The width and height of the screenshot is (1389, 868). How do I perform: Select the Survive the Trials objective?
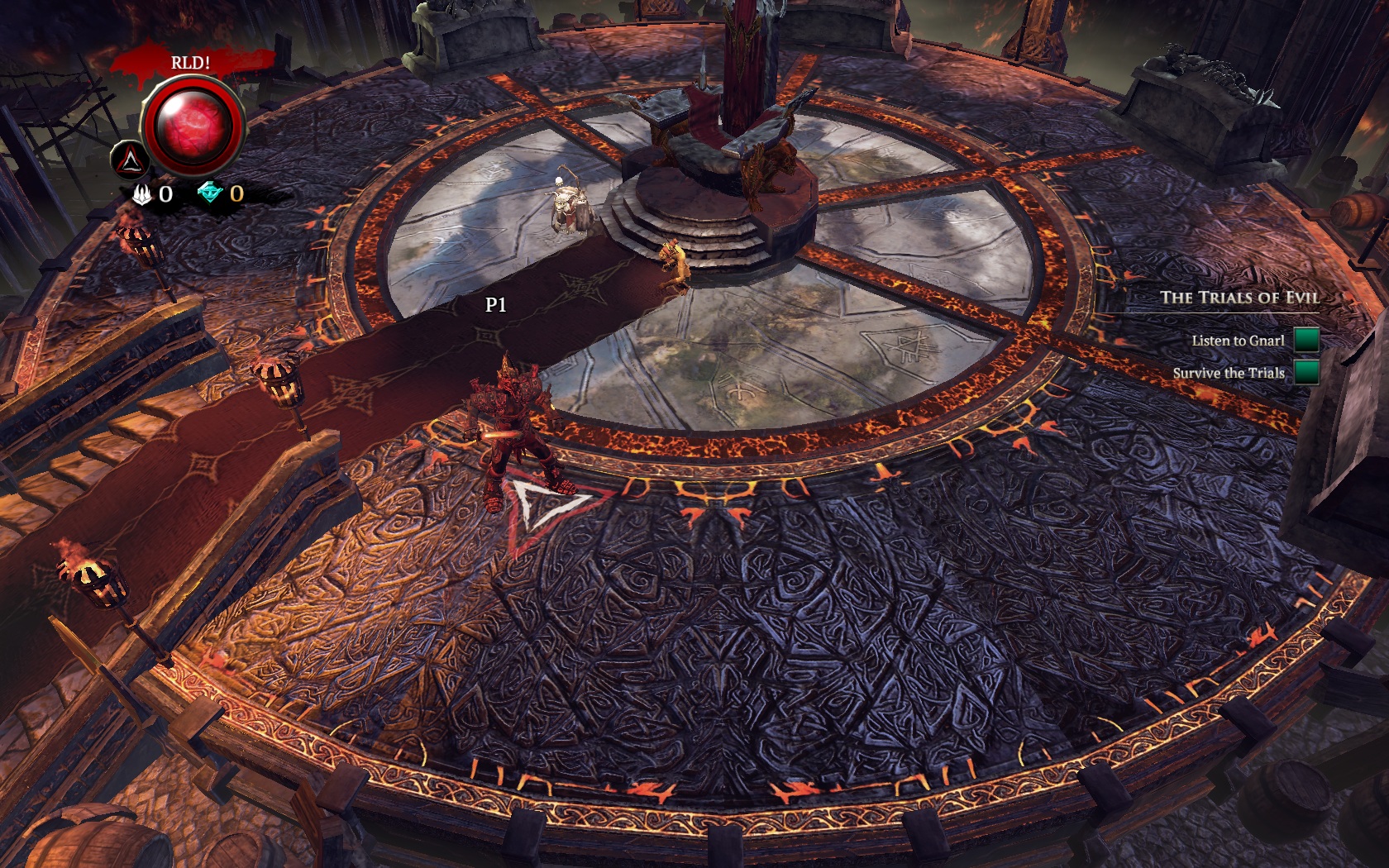pyautogui.click(x=1229, y=373)
